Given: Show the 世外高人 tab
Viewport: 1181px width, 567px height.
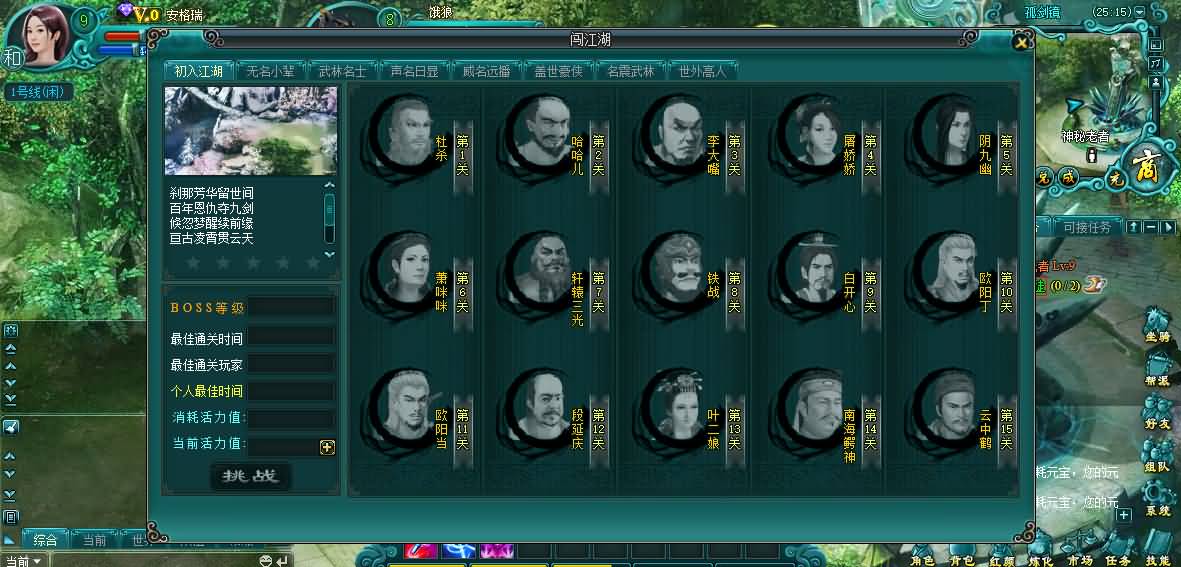Looking at the screenshot, I should tap(703, 71).
